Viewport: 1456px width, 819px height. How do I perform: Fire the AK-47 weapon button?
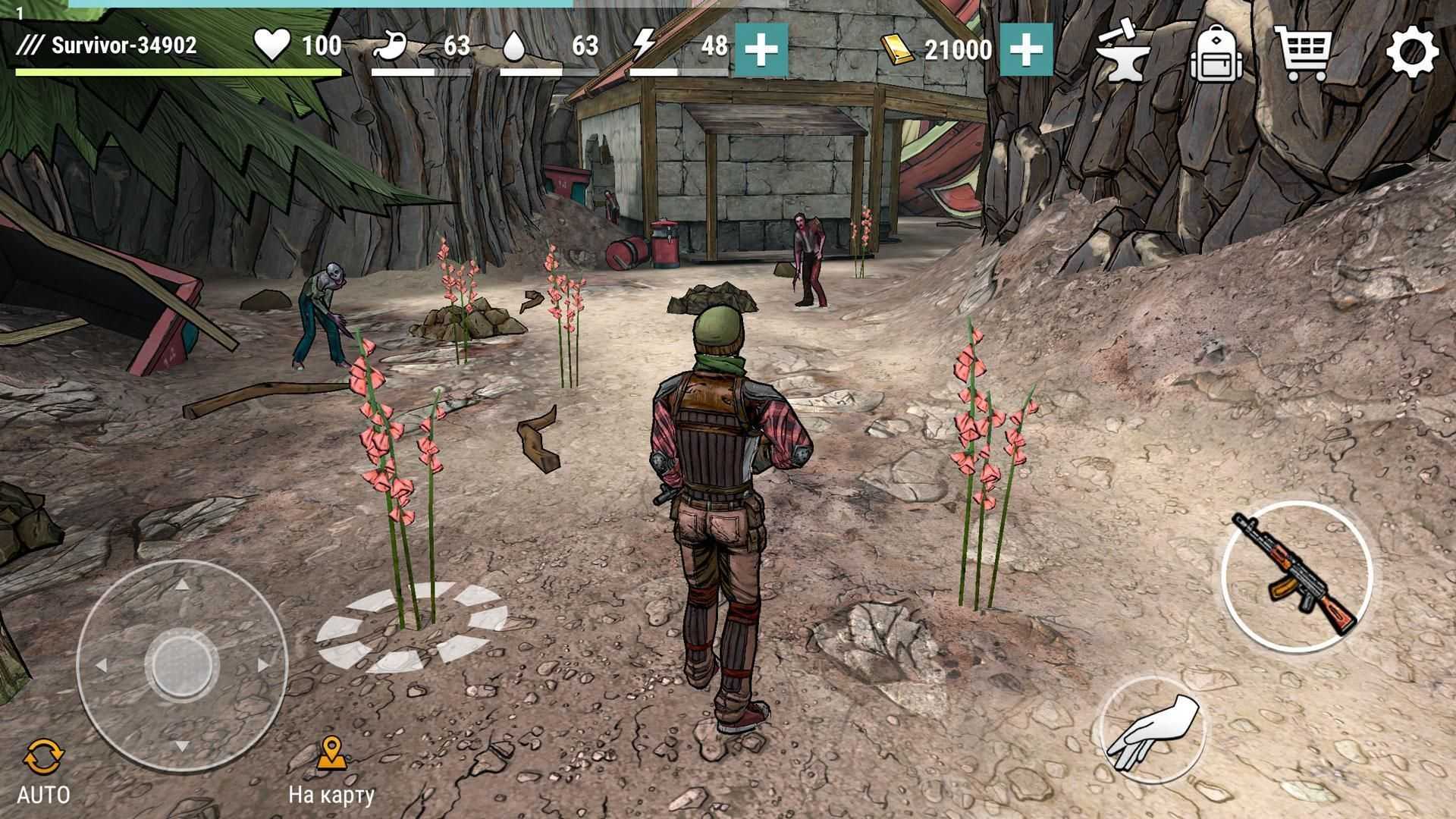[1296, 575]
